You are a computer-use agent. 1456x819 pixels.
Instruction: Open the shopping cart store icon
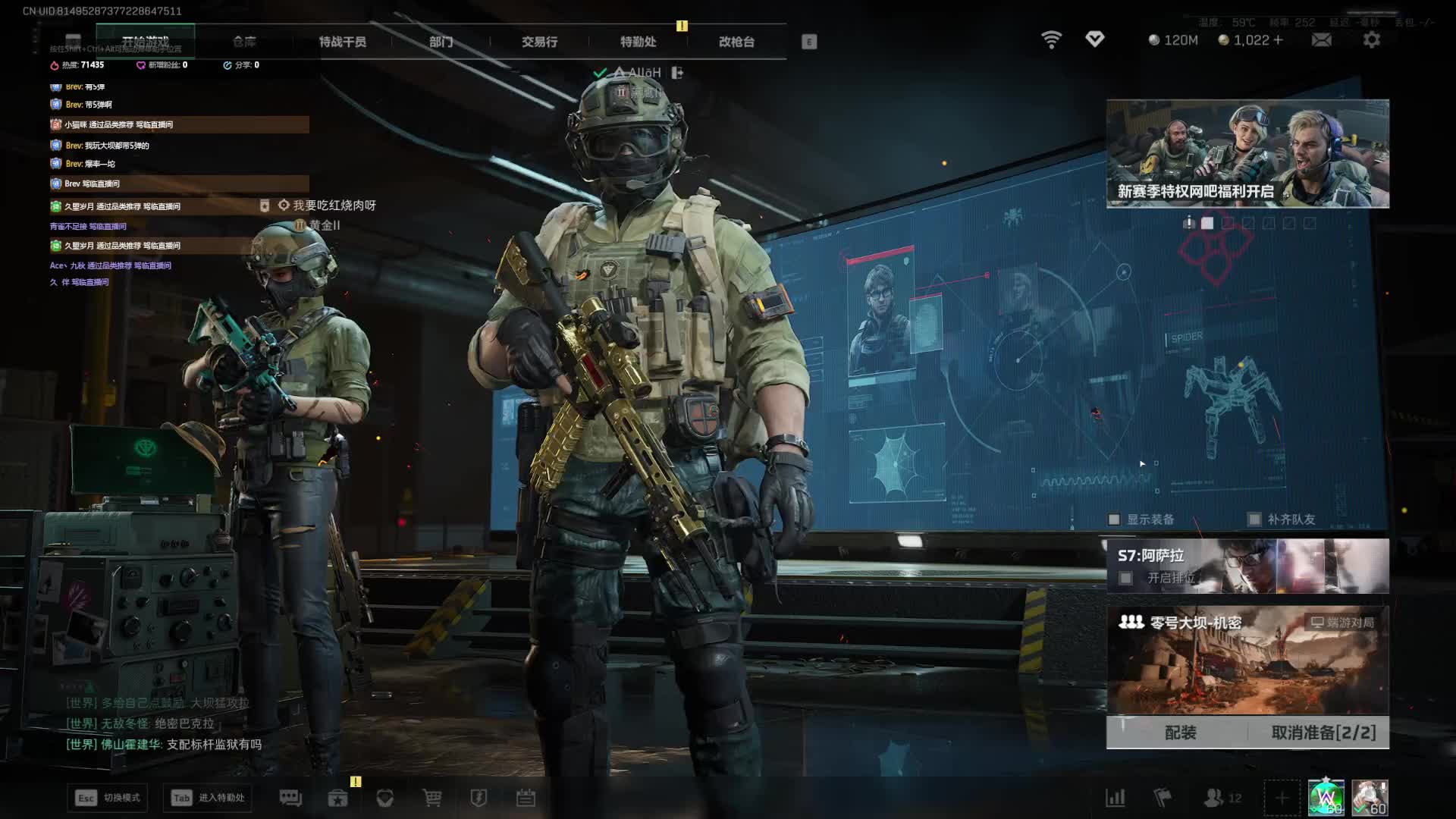432,798
